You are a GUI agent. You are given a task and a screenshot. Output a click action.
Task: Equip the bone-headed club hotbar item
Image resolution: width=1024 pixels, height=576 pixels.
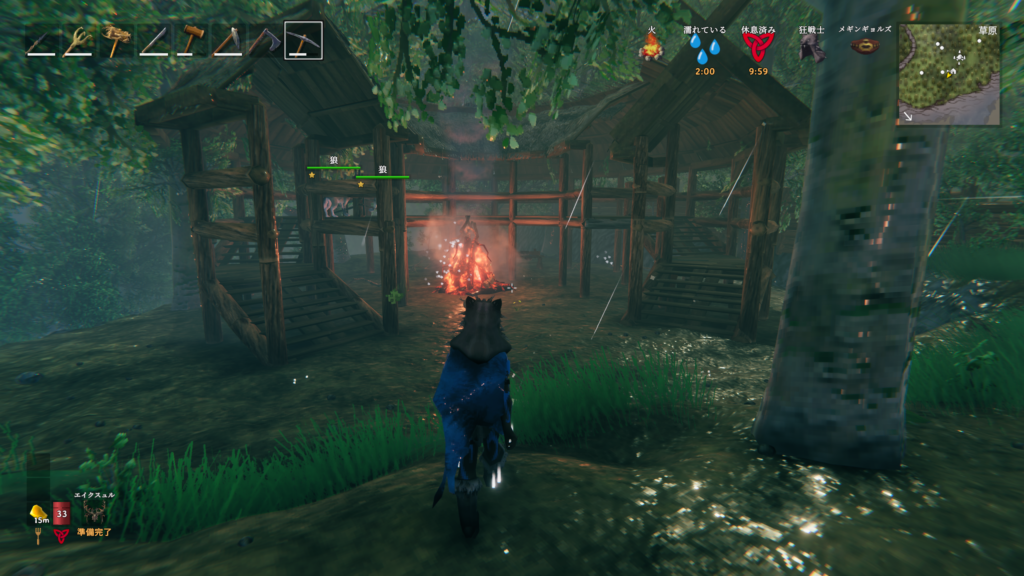116,41
